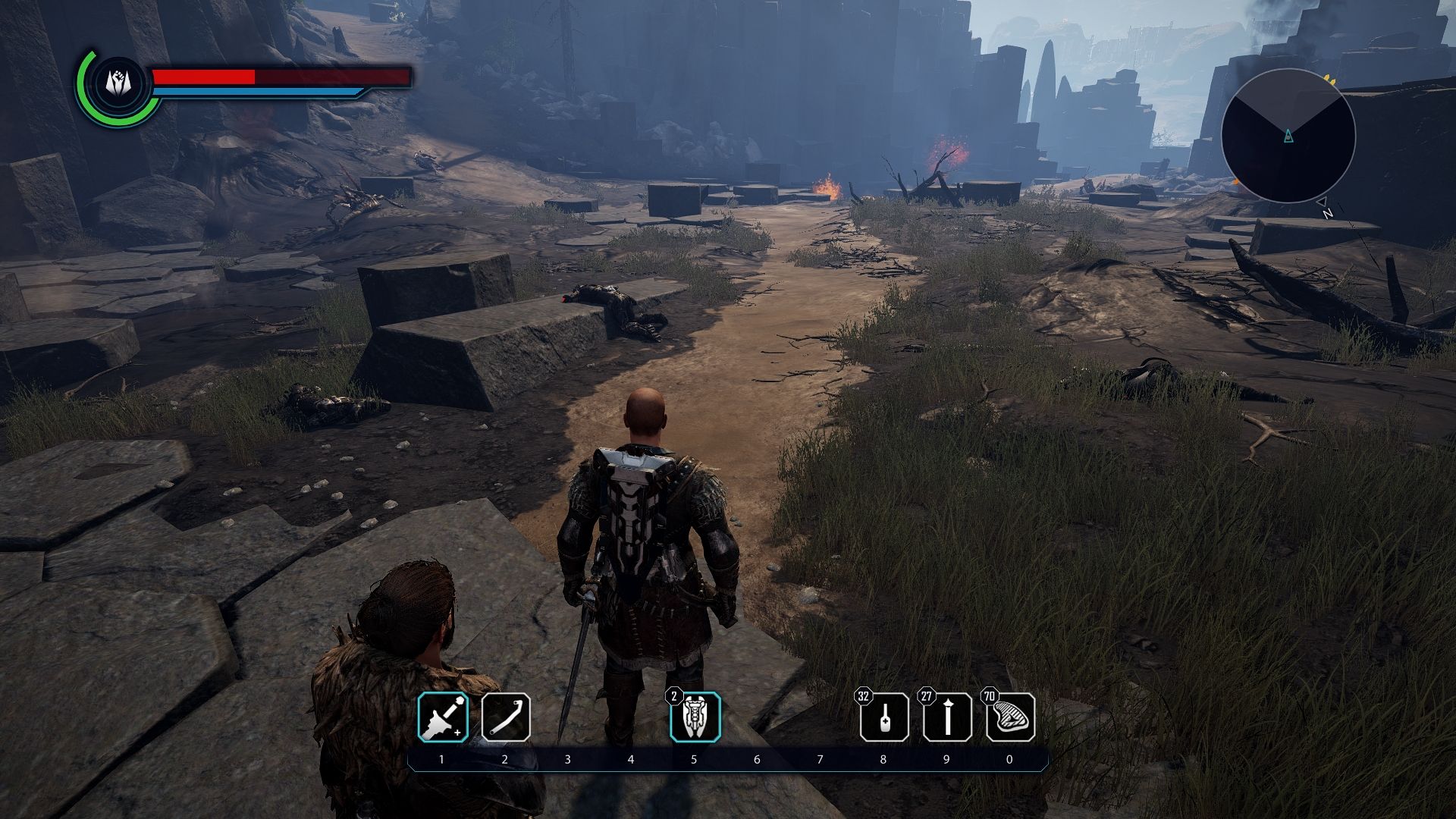Viewport: 1456px width, 819px height.
Task: Select the sword weapon hotbar slot
Action: (x=443, y=717)
